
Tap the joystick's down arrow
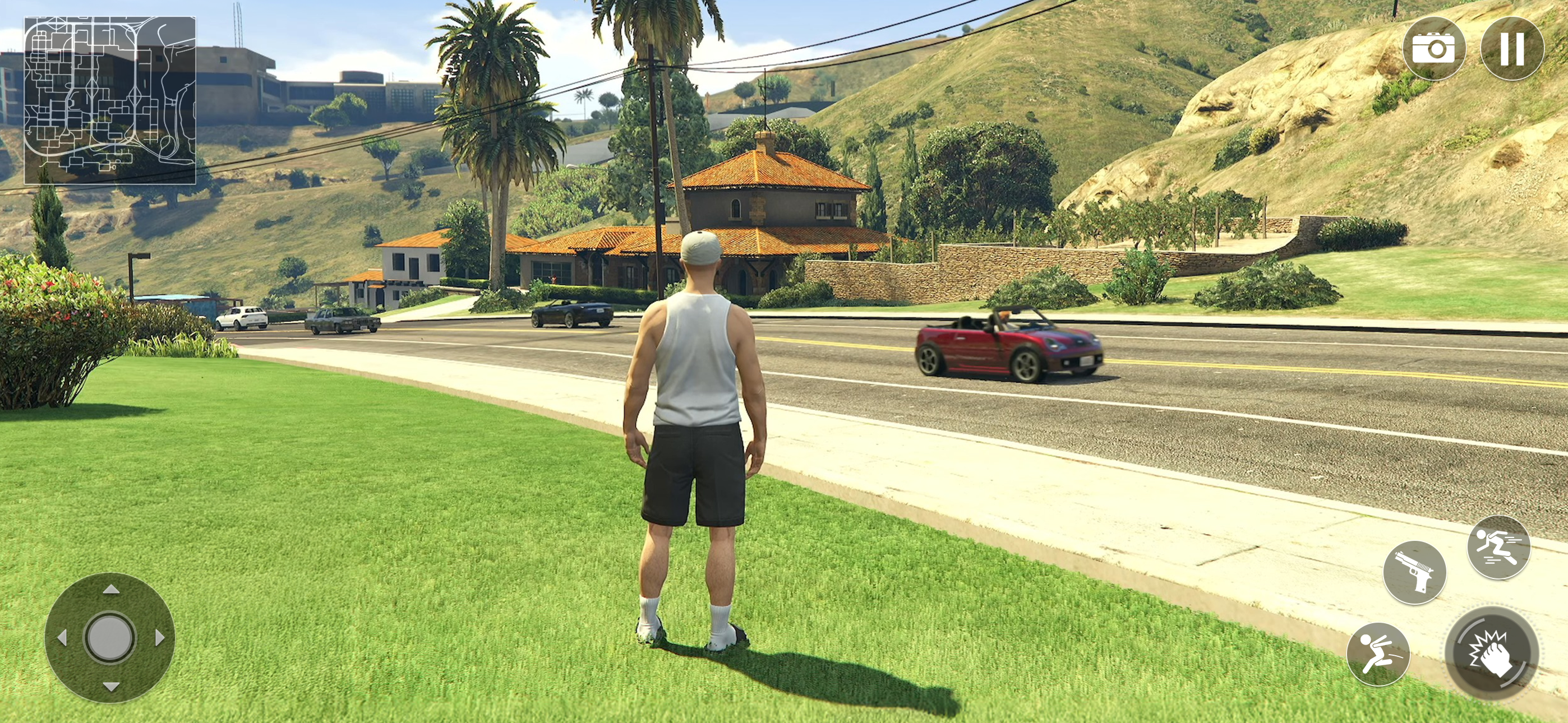tap(111, 687)
